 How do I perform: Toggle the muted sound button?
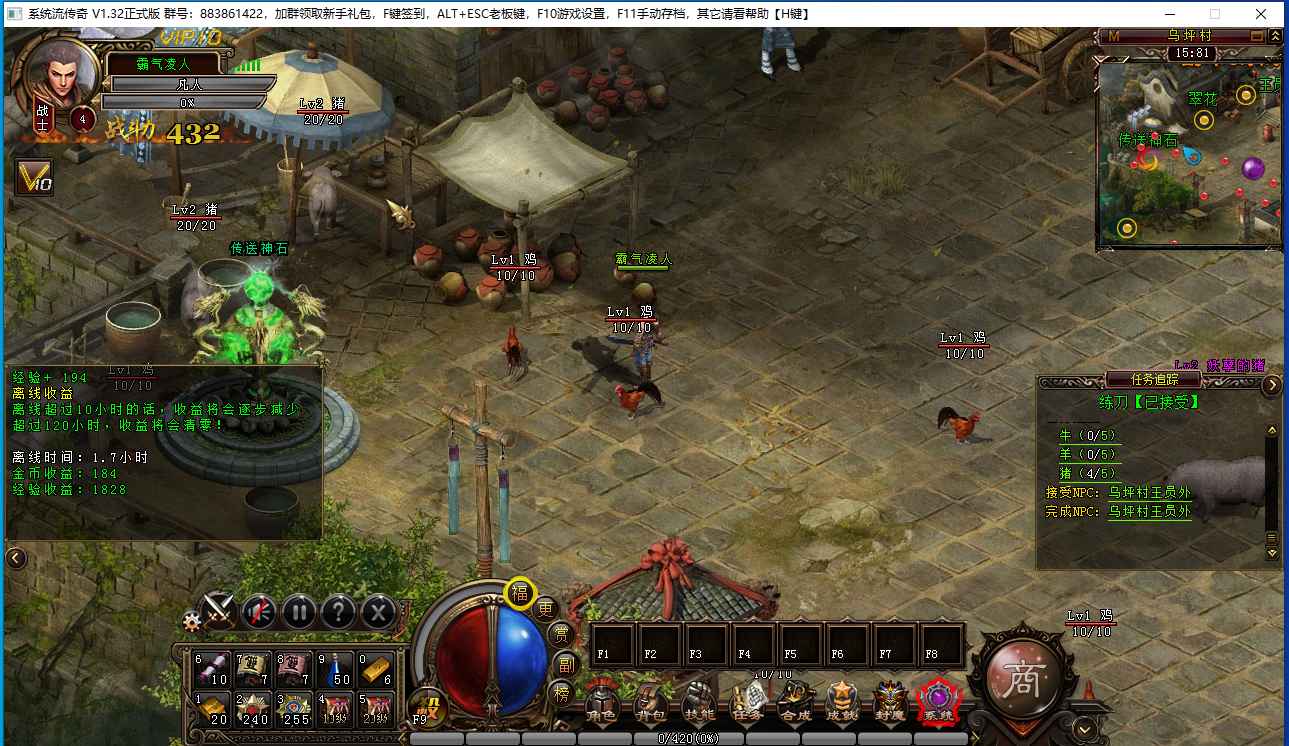click(x=259, y=610)
